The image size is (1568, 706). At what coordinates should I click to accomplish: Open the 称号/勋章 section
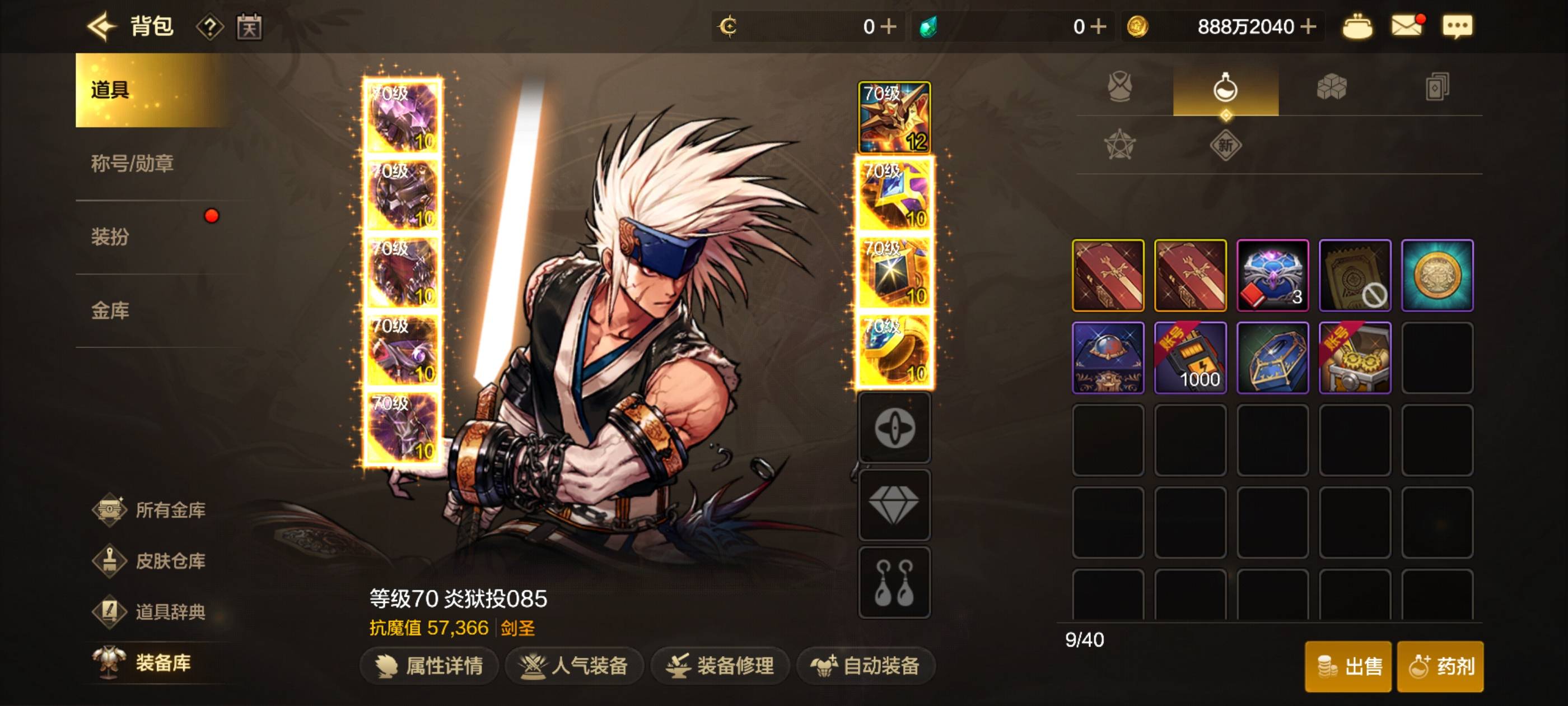pos(132,163)
